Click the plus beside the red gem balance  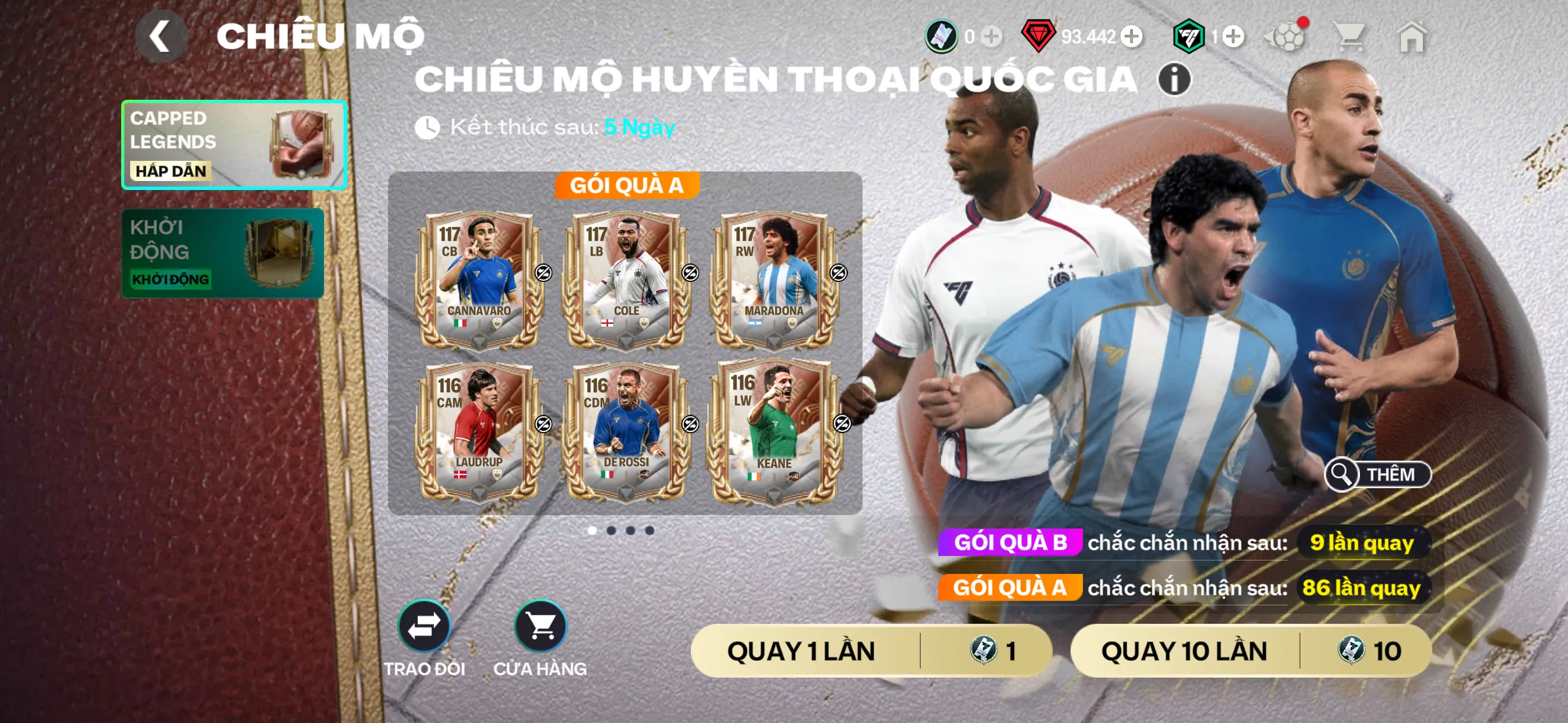[x=1132, y=38]
